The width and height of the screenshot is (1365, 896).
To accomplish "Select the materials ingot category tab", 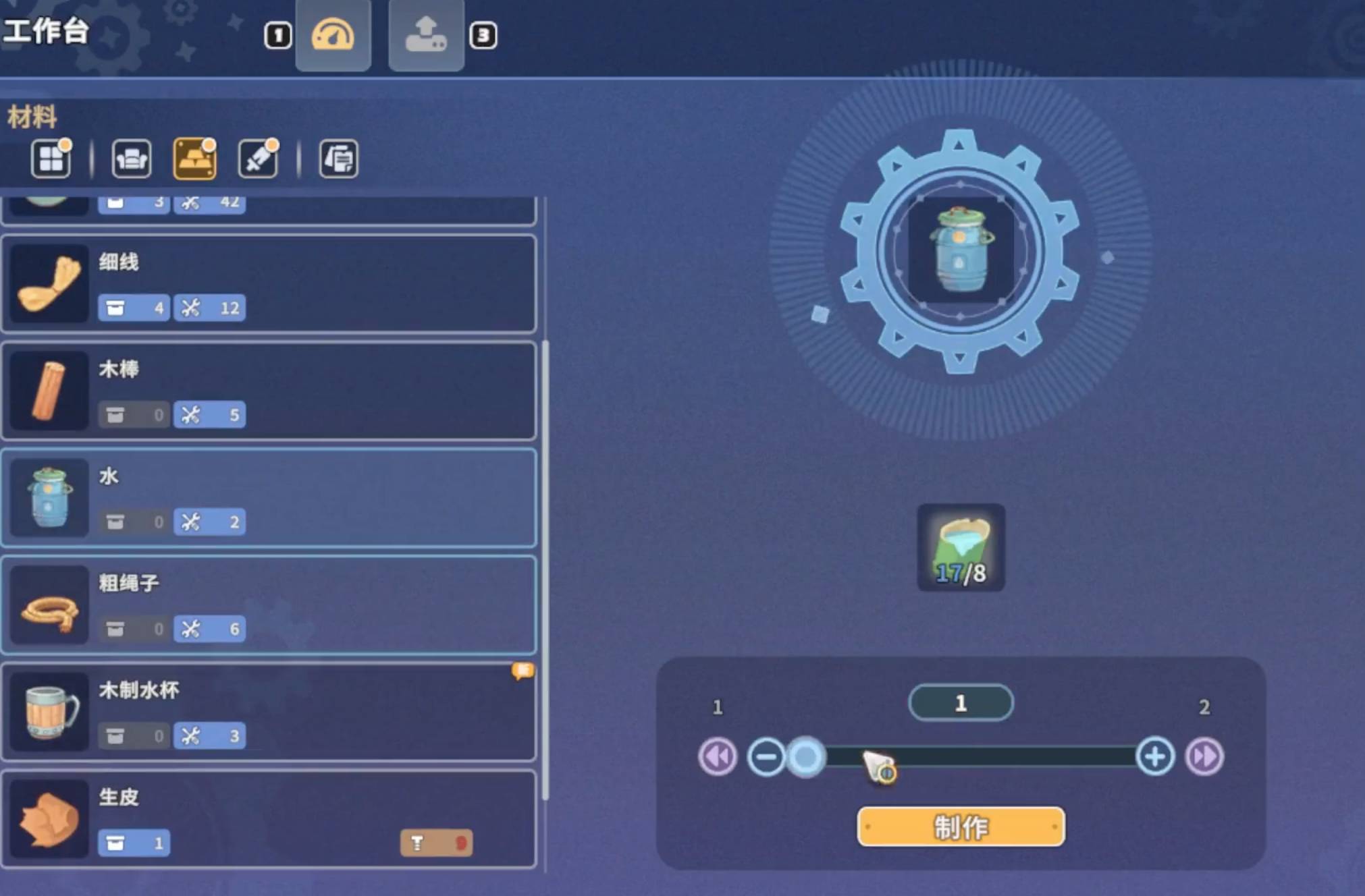I will coord(194,159).
